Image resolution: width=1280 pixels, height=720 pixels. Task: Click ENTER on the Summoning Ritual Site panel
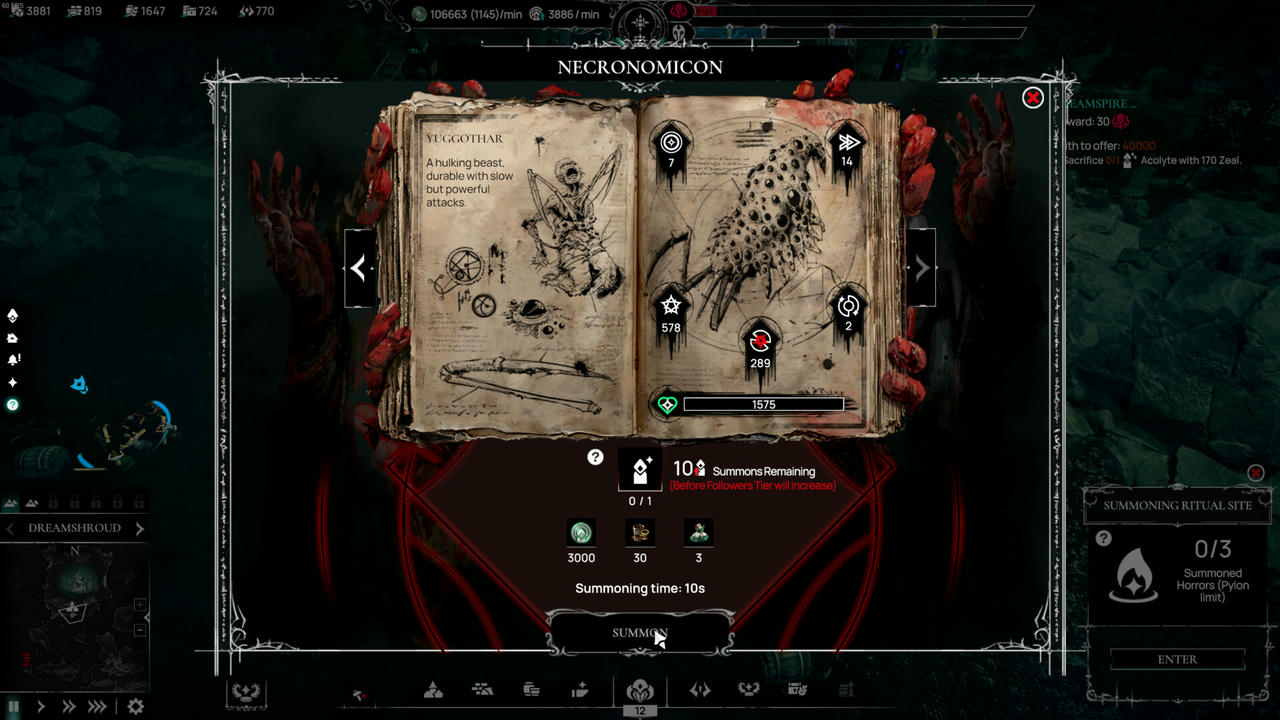[1177, 659]
